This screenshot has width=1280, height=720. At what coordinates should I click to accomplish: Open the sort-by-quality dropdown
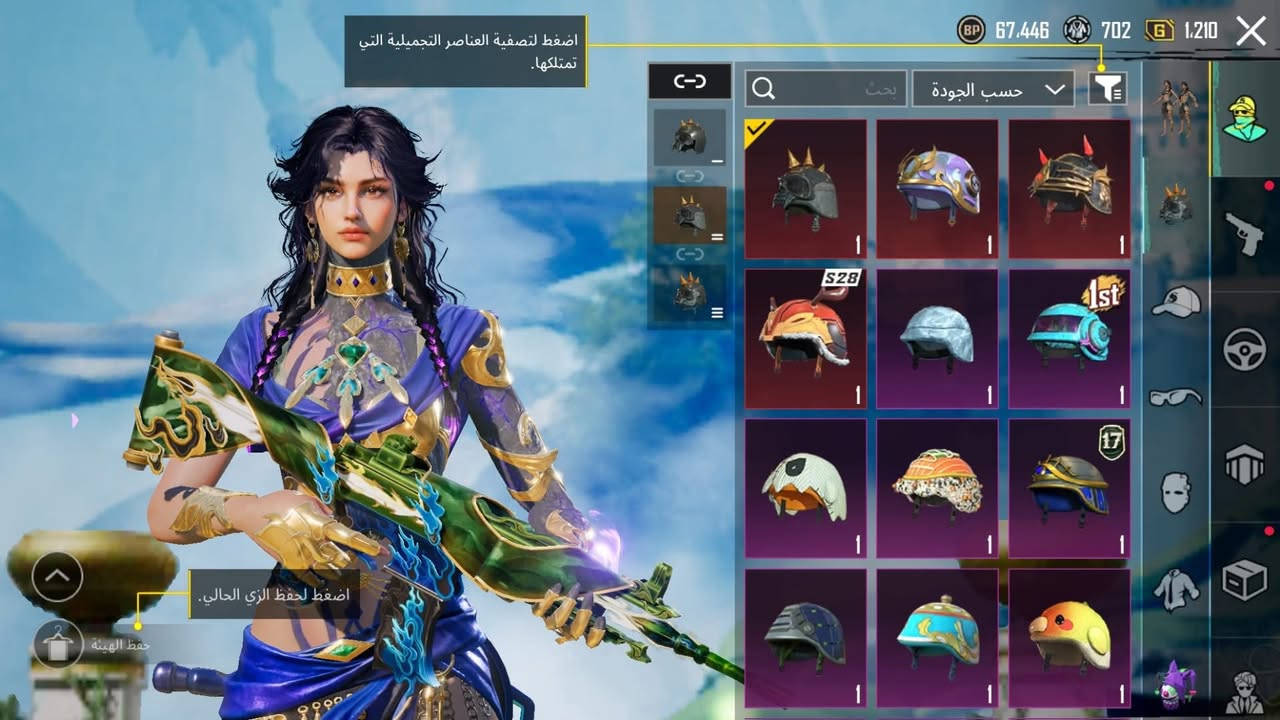[x=992, y=89]
